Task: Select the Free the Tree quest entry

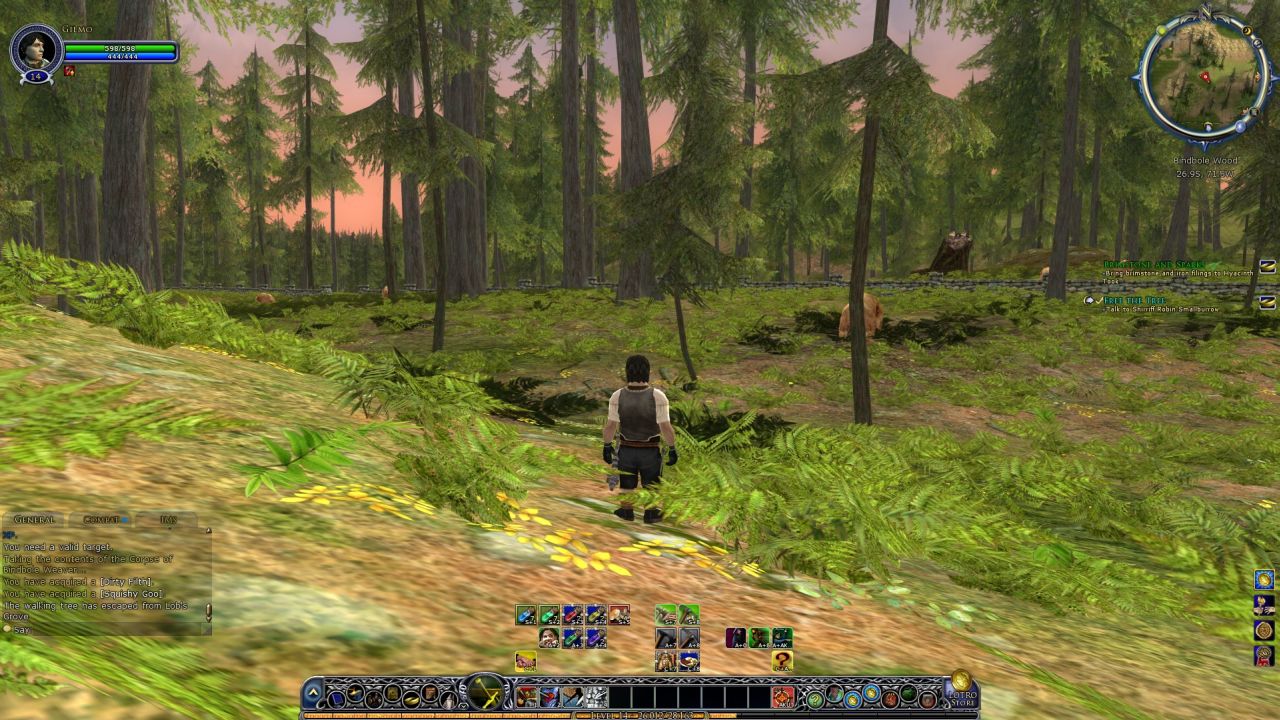Action: tap(1134, 299)
